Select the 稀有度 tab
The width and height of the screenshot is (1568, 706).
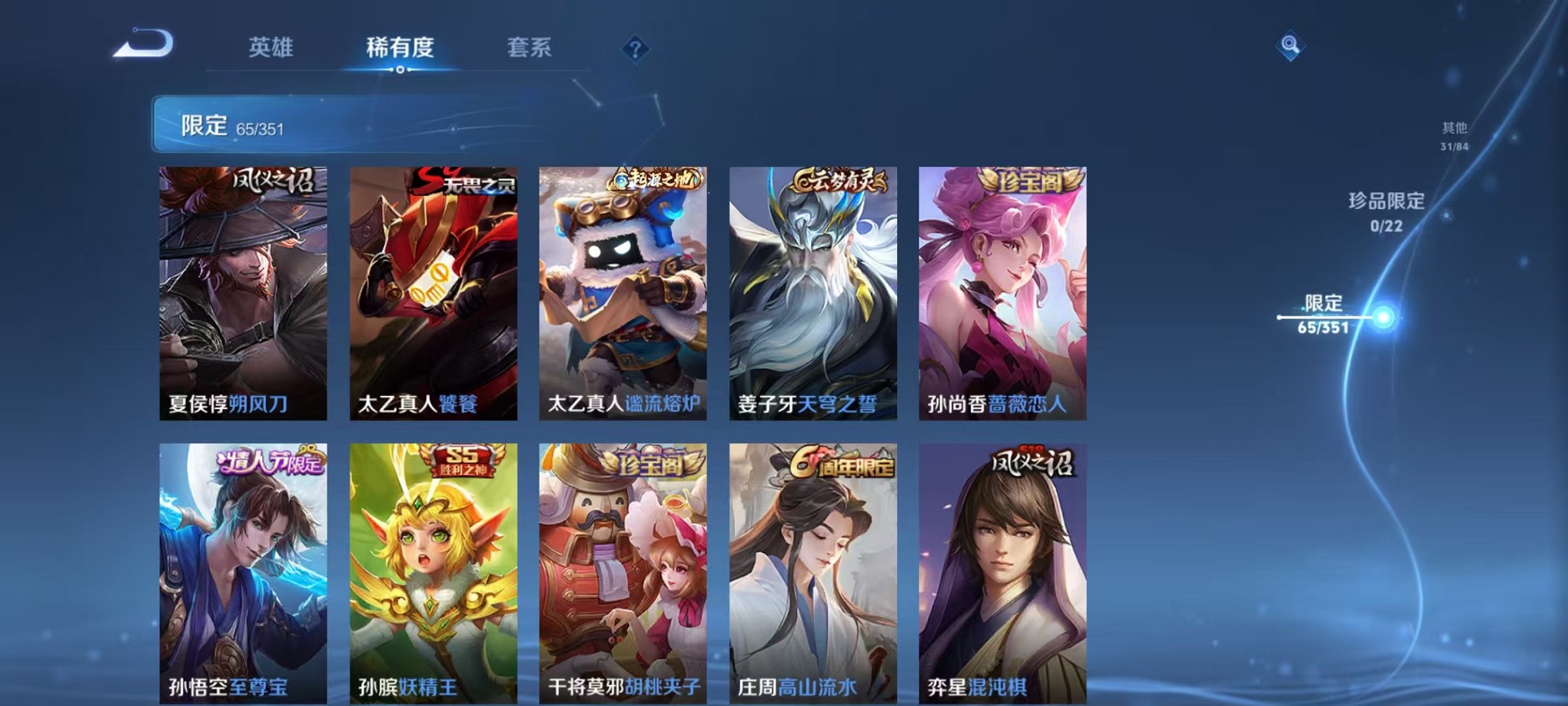(399, 48)
